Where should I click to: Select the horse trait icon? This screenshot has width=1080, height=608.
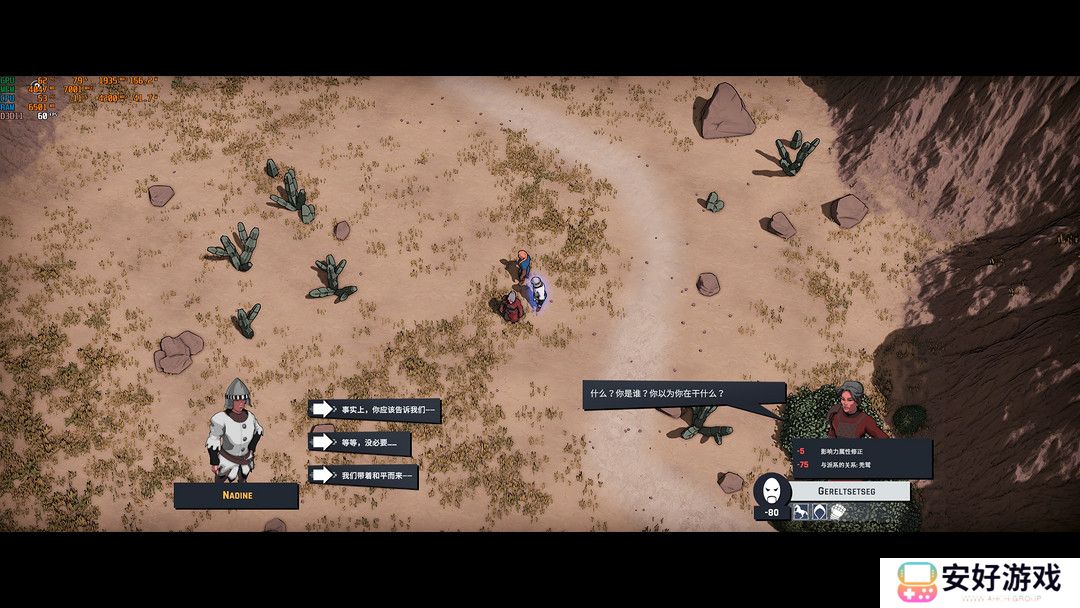click(801, 512)
